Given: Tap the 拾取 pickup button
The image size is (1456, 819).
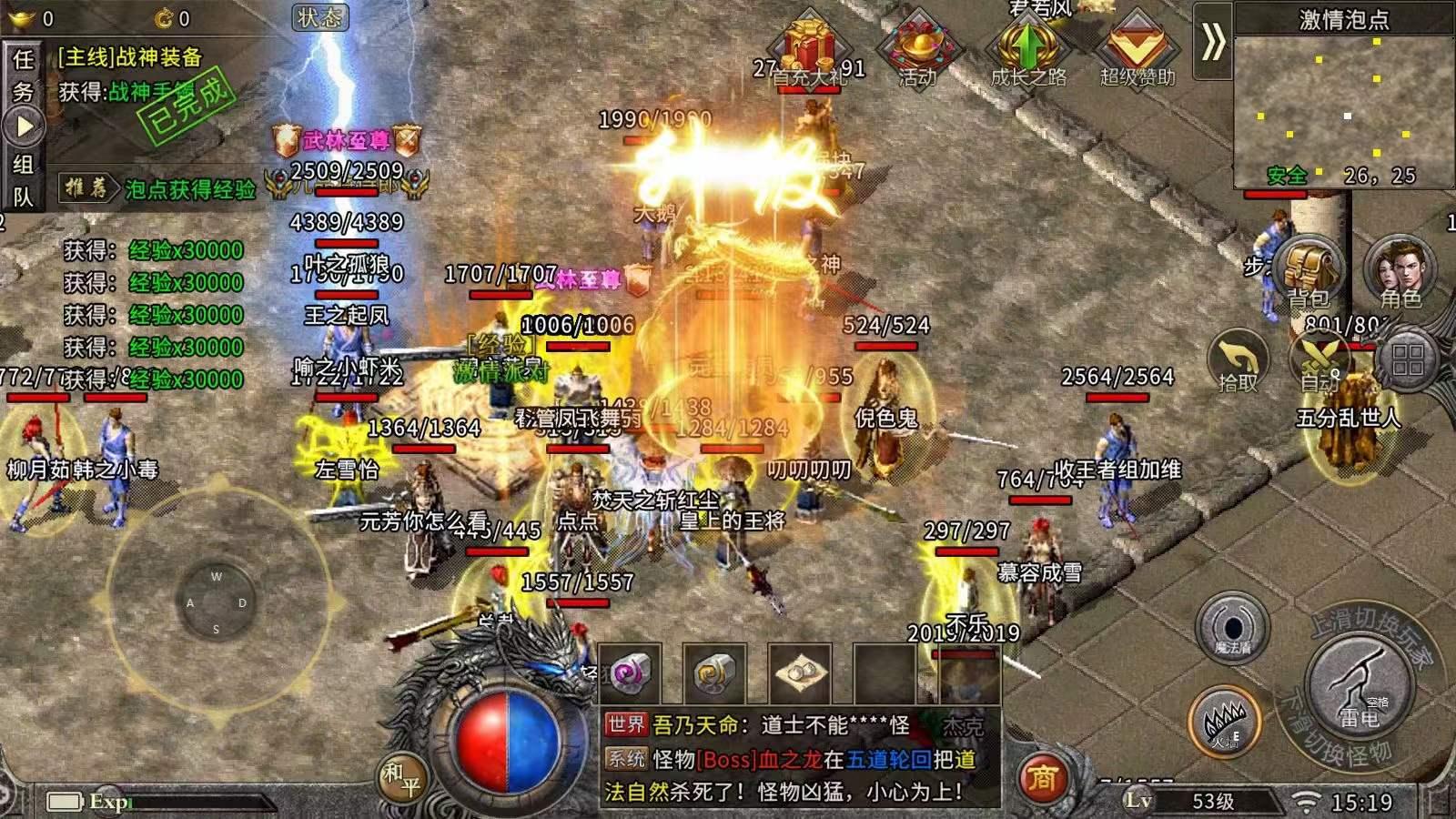Looking at the screenshot, I should tap(1239, 360).
